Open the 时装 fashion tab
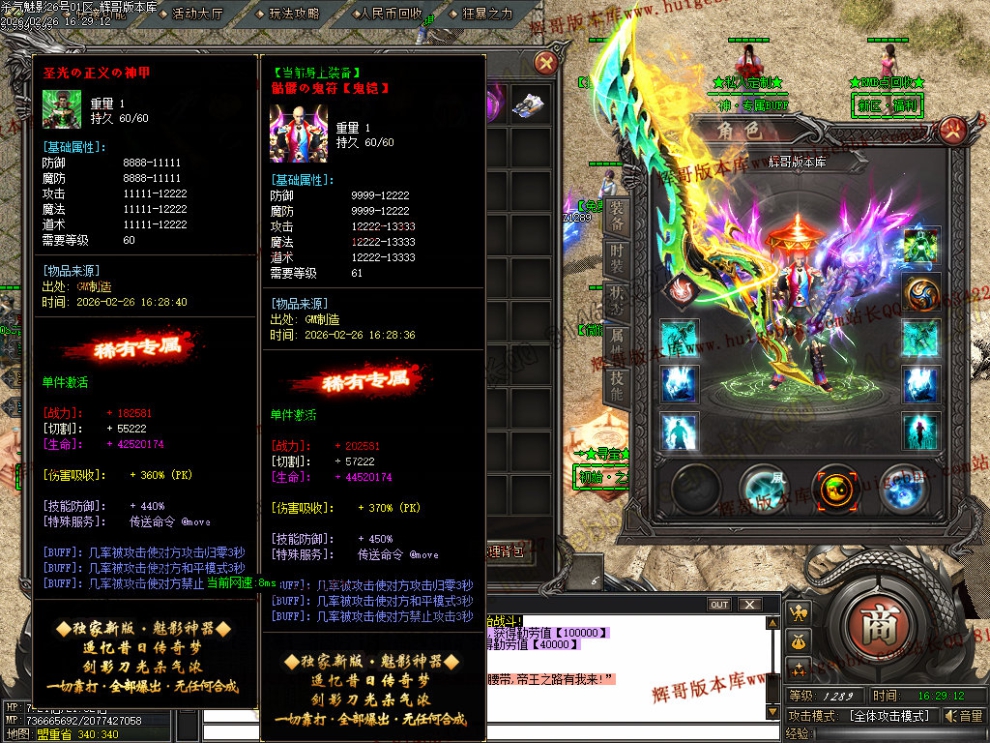 (617, 256)
